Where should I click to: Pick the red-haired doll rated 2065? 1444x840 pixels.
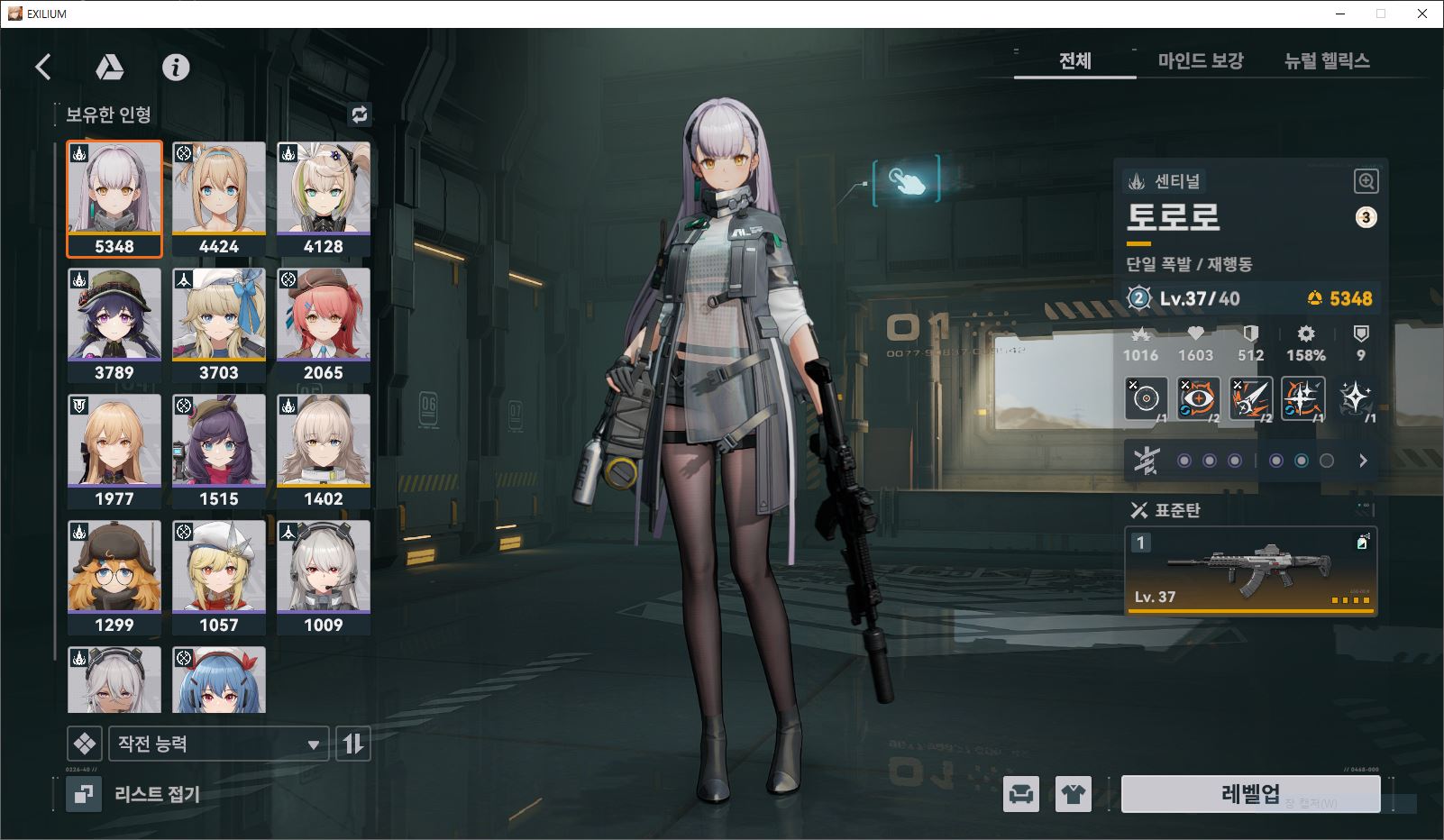324,324
